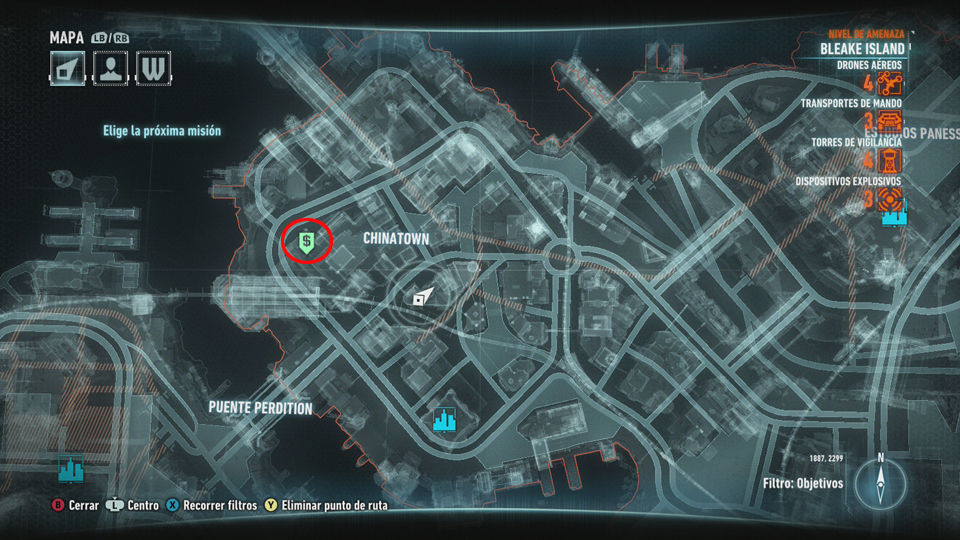
Task: Click the white player arrow marker
Action: [x=423, y=296]
